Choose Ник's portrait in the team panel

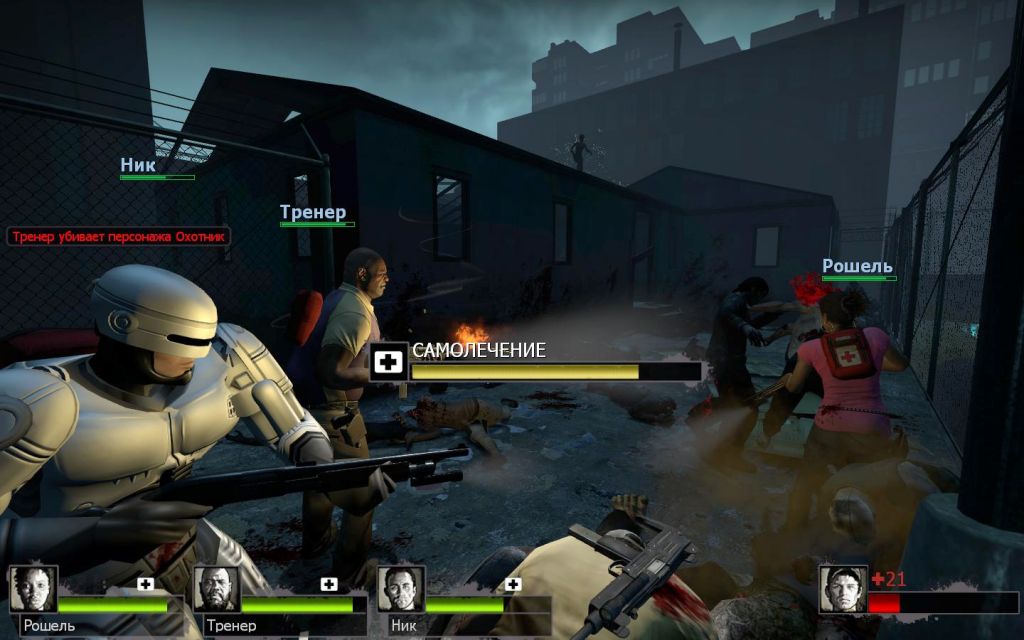coord(401,589)
